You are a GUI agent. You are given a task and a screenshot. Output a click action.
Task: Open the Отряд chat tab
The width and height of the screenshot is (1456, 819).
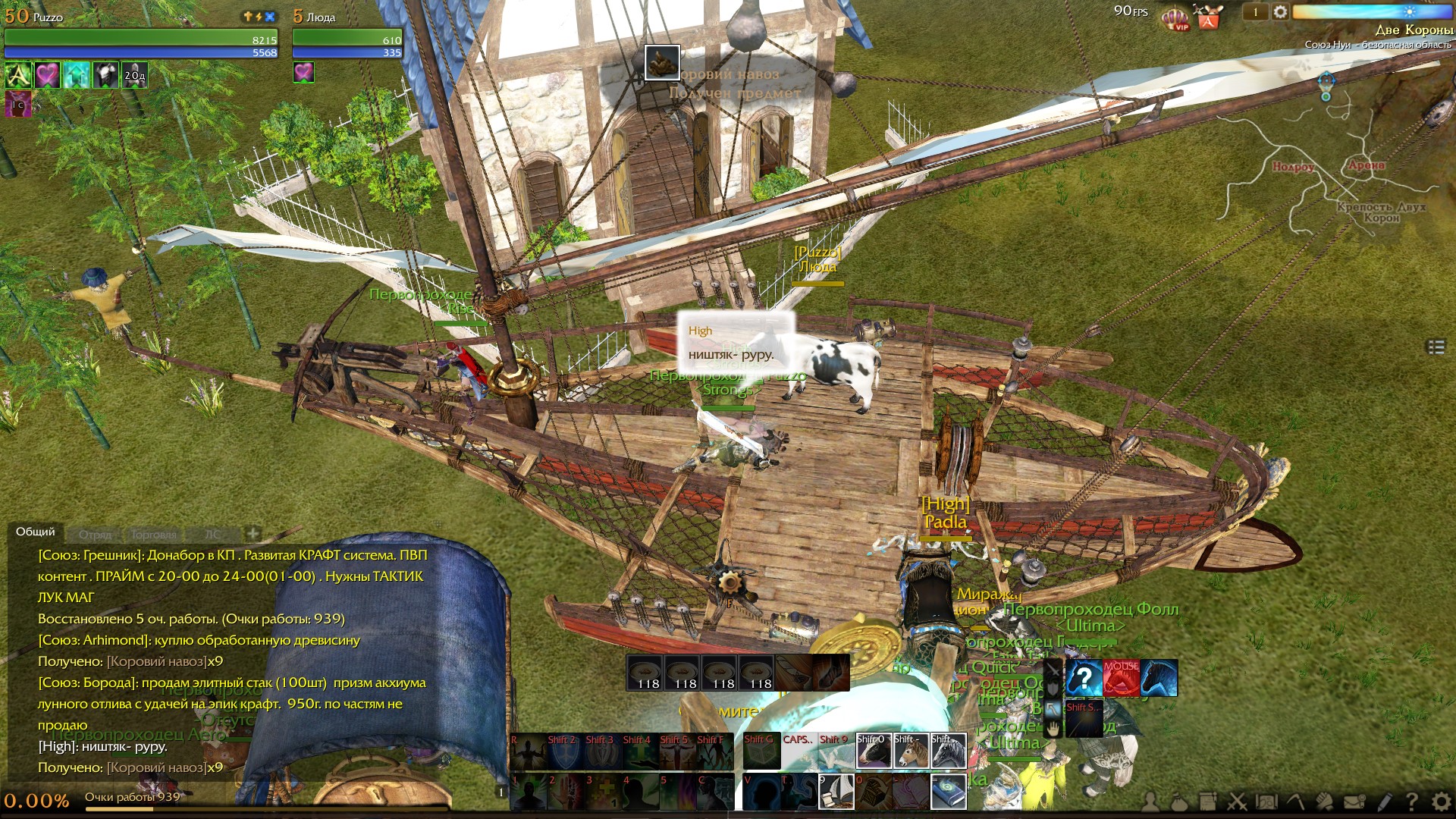pos(95,535)
